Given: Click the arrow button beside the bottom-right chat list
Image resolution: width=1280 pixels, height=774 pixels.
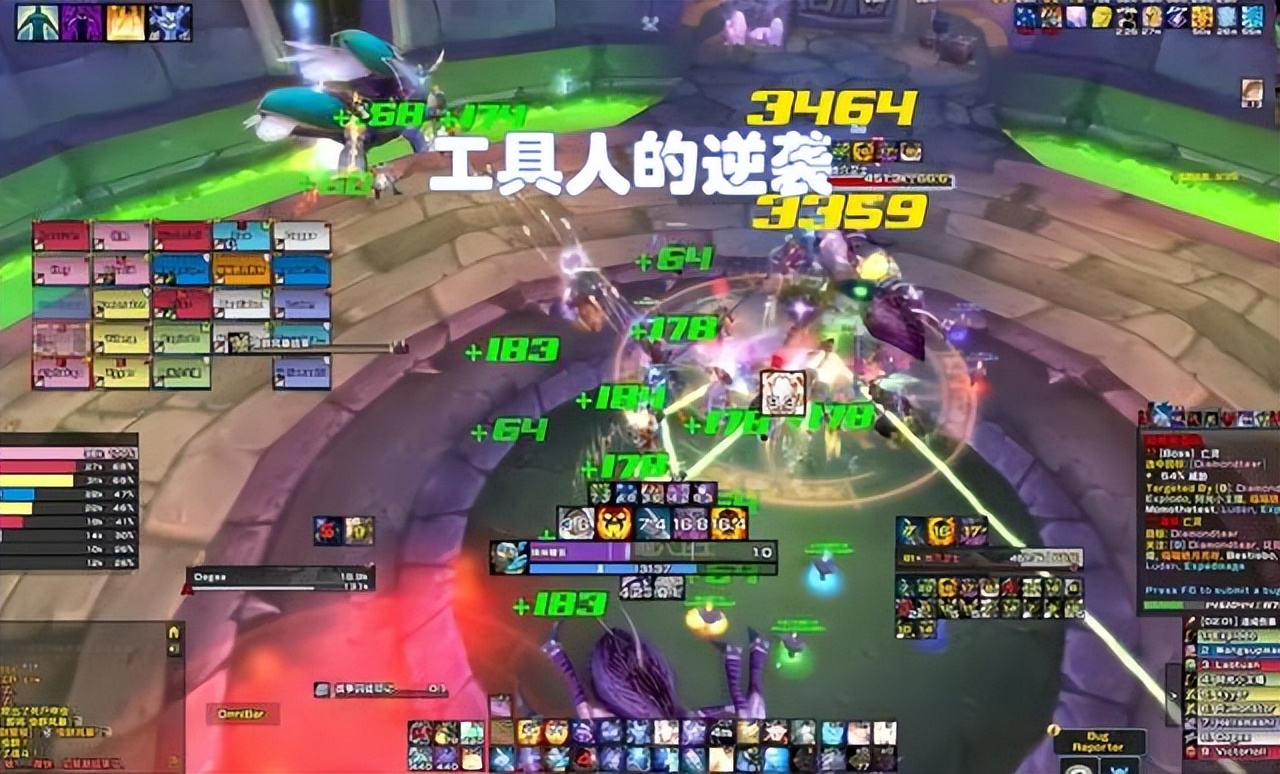Looking at the screenshot, I should pyautogui.click(x=1171, y=695).
